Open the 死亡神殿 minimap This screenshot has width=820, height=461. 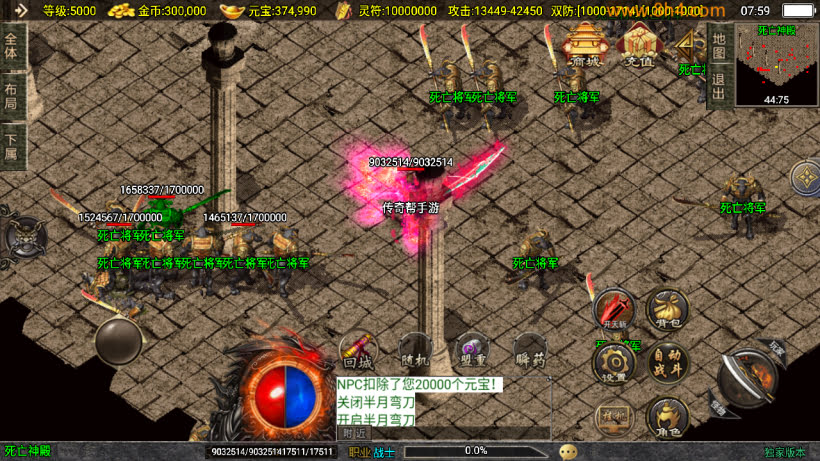click(x=776, y=64)
